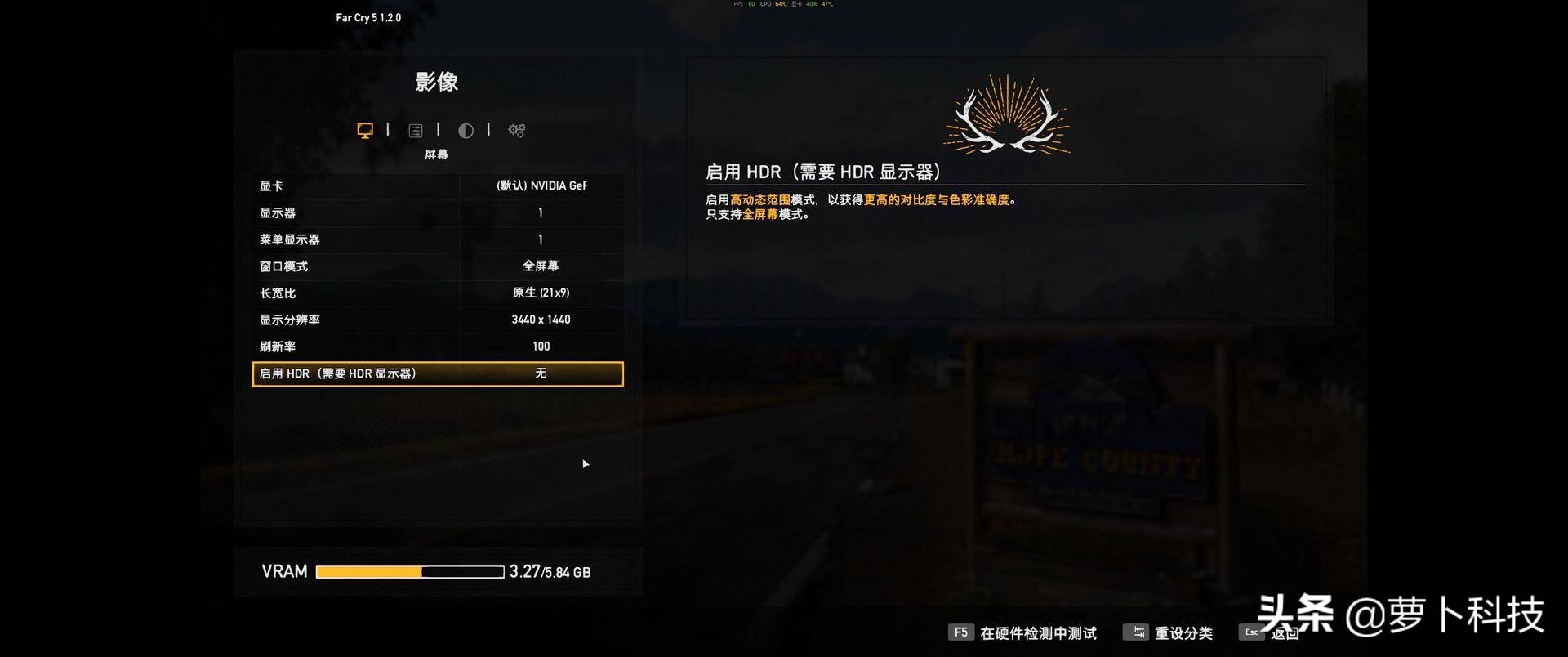The height and width of the screenshot is (657, 1568).
Task: Click the VRAM usage bar
Action: [x=409, y=571]
